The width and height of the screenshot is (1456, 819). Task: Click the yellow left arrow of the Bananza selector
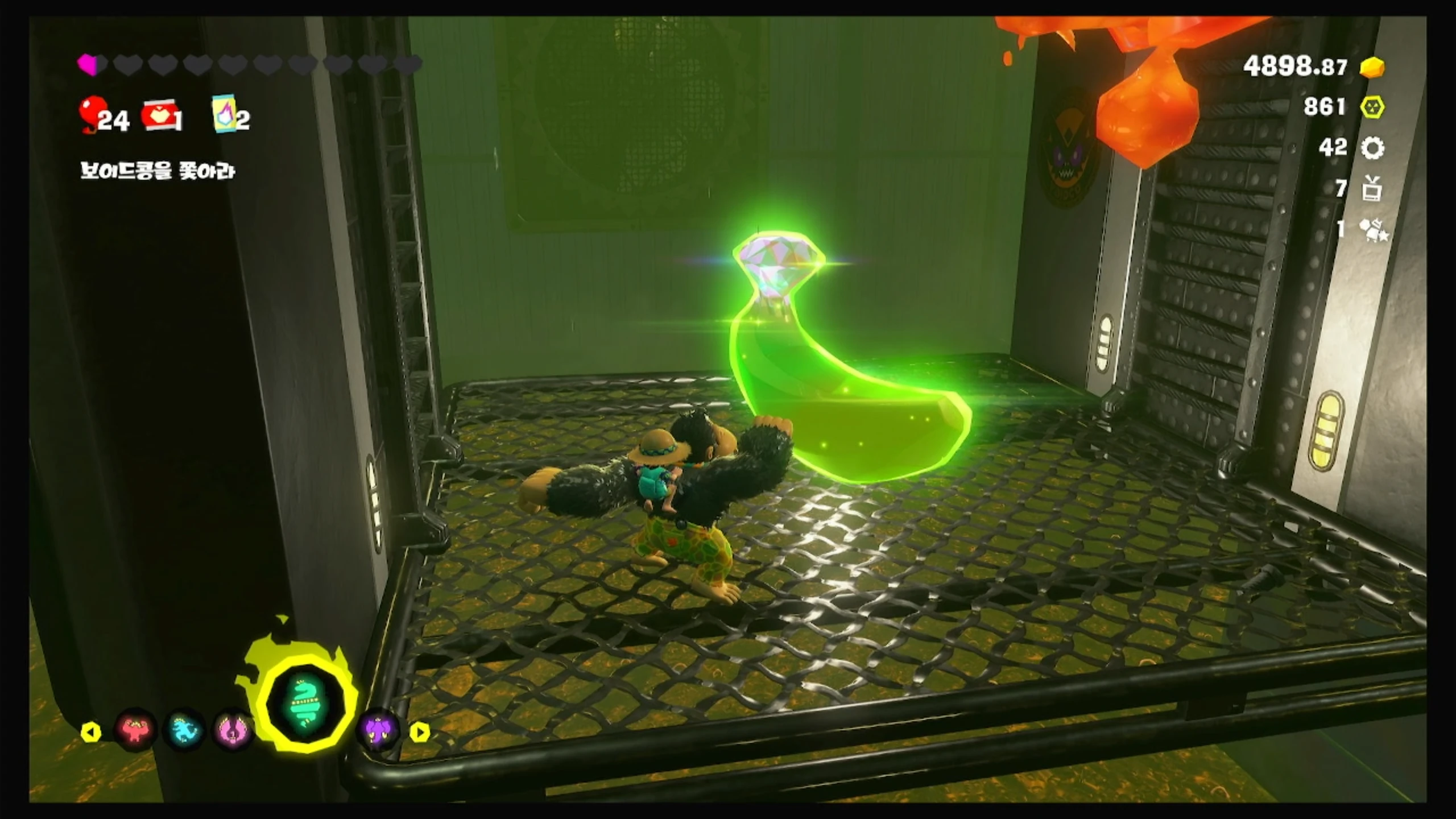pyautogui.click(x=91, y=732)
